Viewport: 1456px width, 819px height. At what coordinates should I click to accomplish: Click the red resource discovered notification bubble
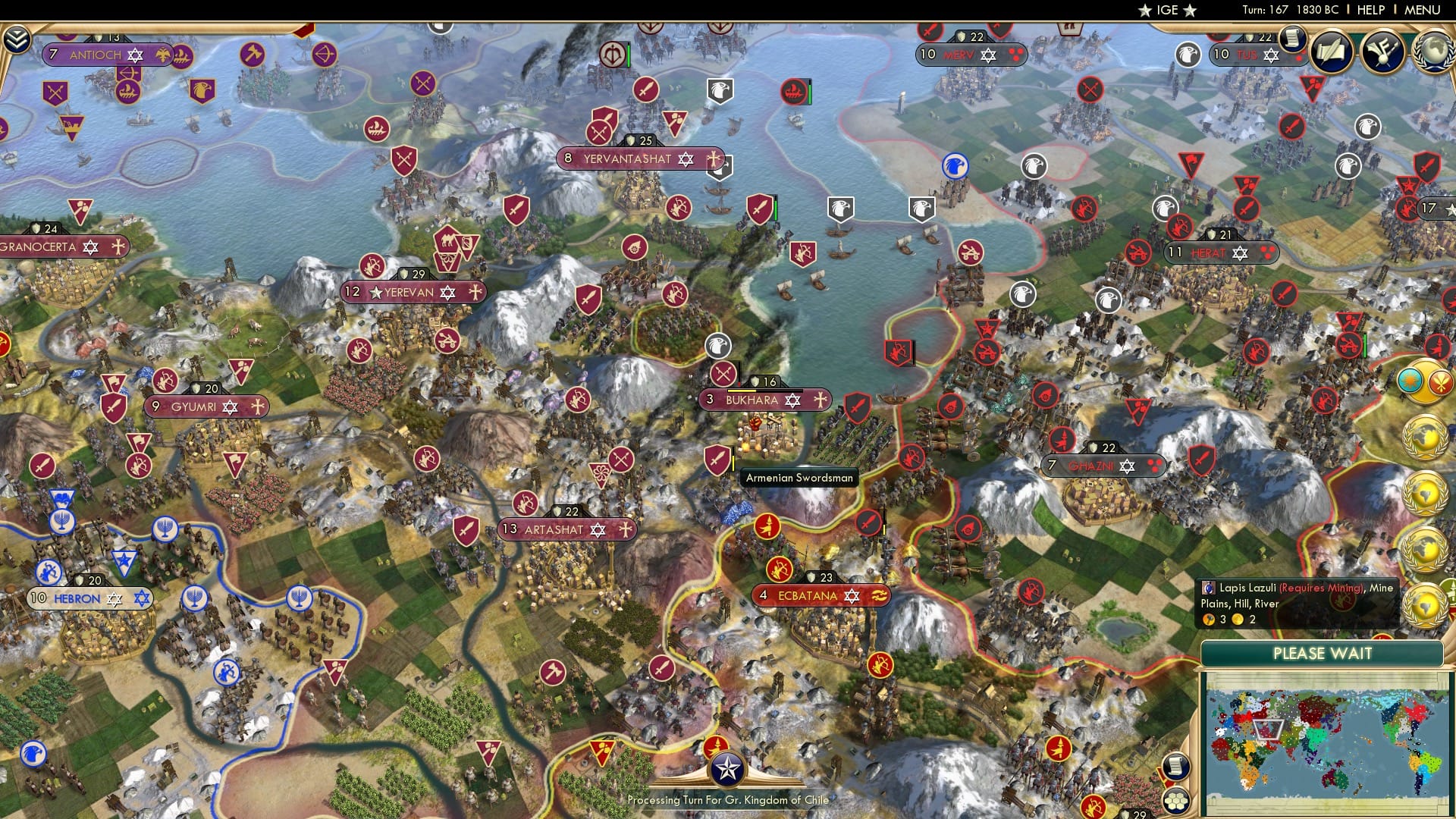click(1440, 381)
